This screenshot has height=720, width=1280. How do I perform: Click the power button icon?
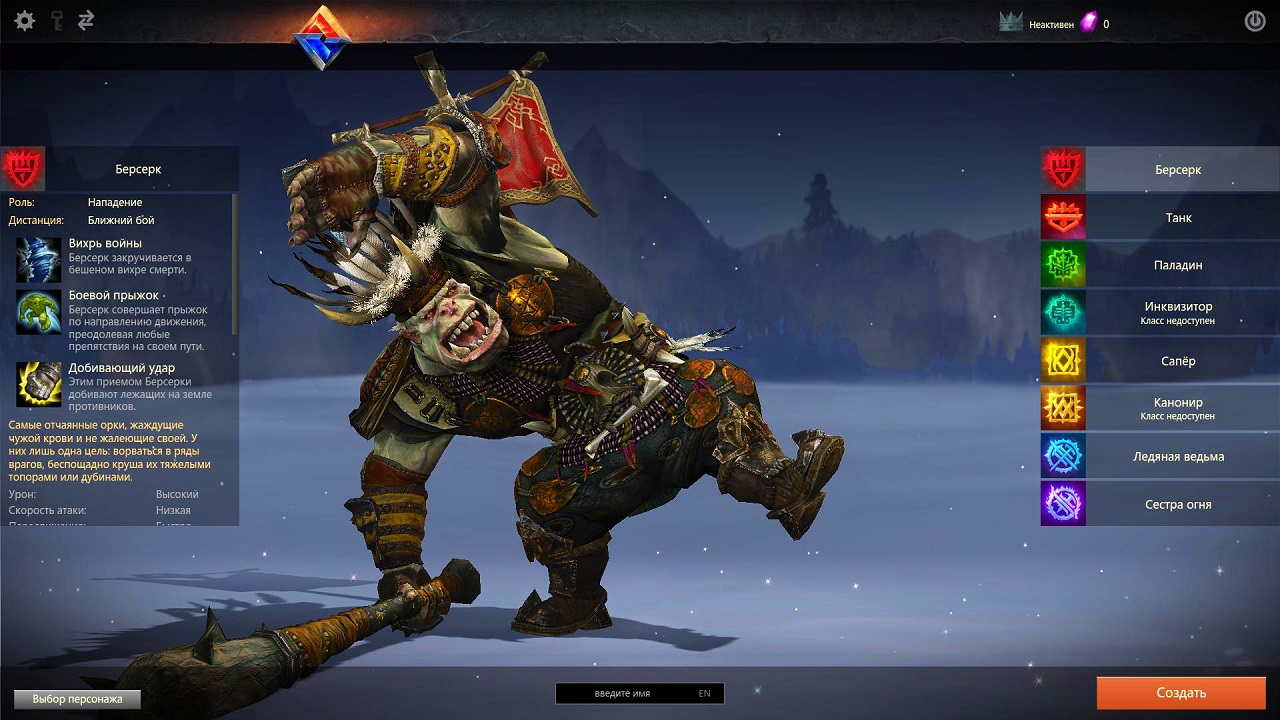pyautogui.click(x=1254, y=21)
